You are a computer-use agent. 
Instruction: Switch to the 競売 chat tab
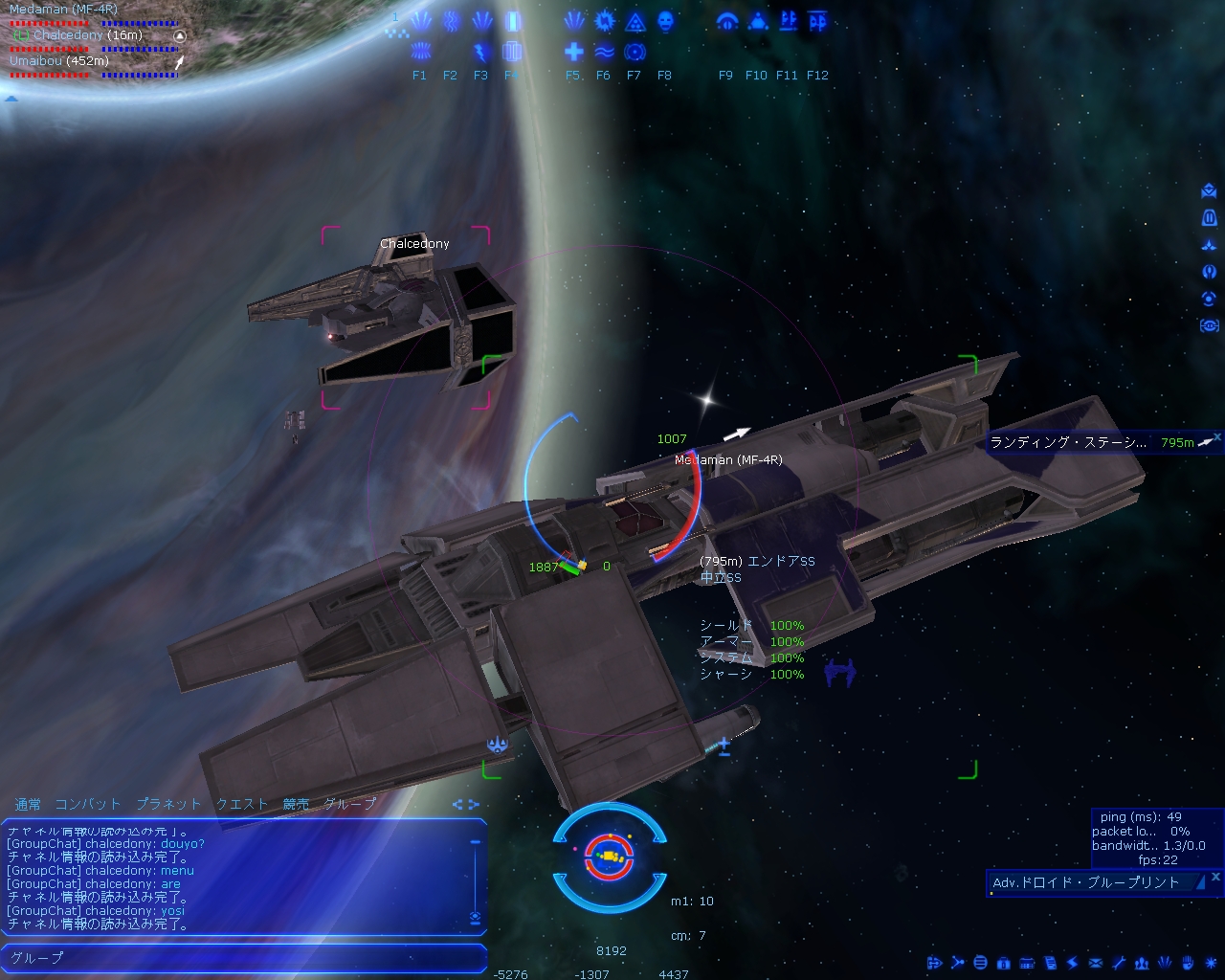tap(296, 804)
